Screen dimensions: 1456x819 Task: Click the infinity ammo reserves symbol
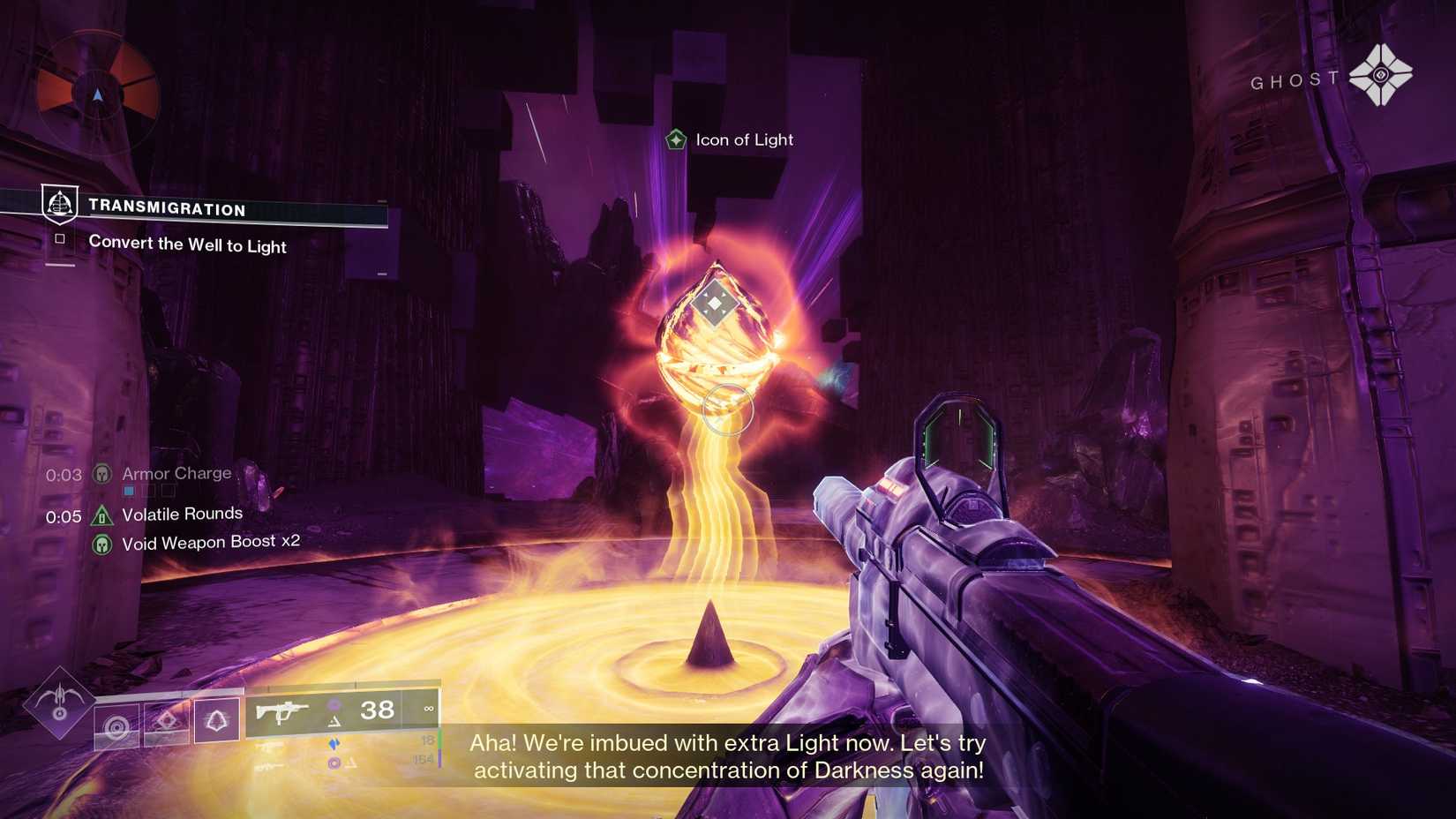pyautogui.click(x=430, y=708)
